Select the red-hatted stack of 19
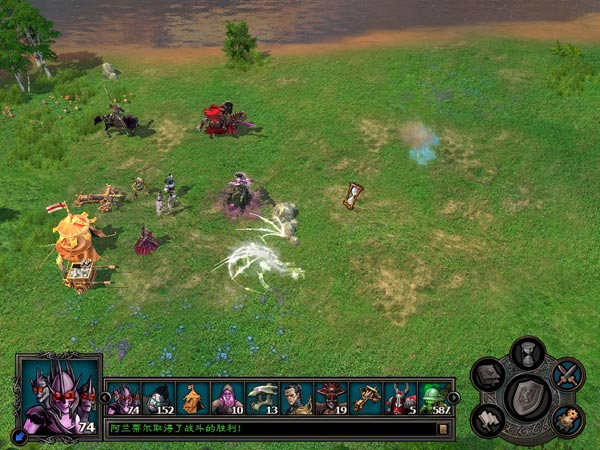Screen dimensions: 600x450 click(332, 399)
